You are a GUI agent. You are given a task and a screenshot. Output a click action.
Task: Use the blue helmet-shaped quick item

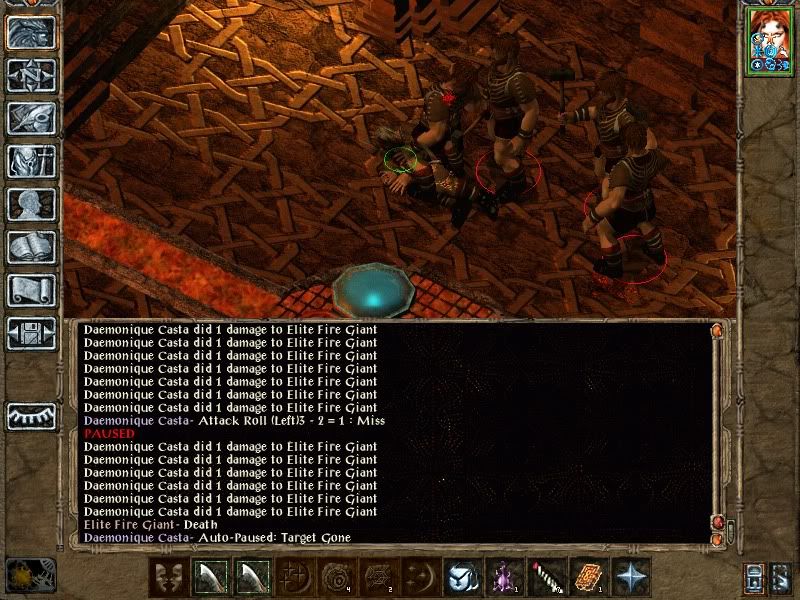click(461, 577)
